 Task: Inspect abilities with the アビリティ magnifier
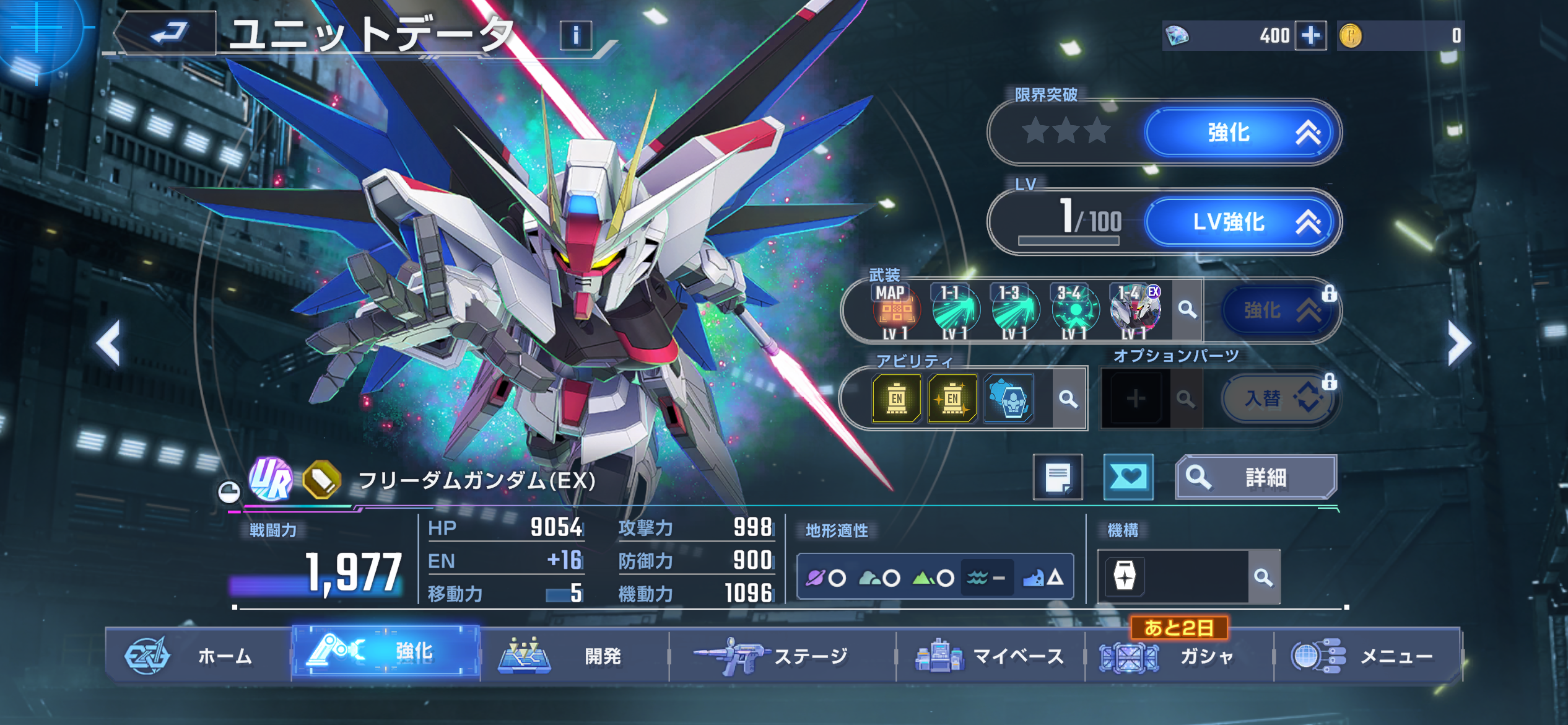coord(1068,398)
